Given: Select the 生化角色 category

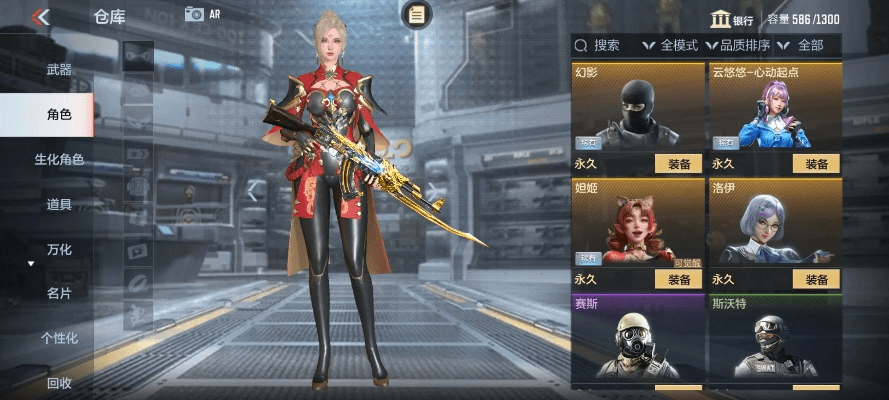Looking at the screenshot, I should [59, 159].
